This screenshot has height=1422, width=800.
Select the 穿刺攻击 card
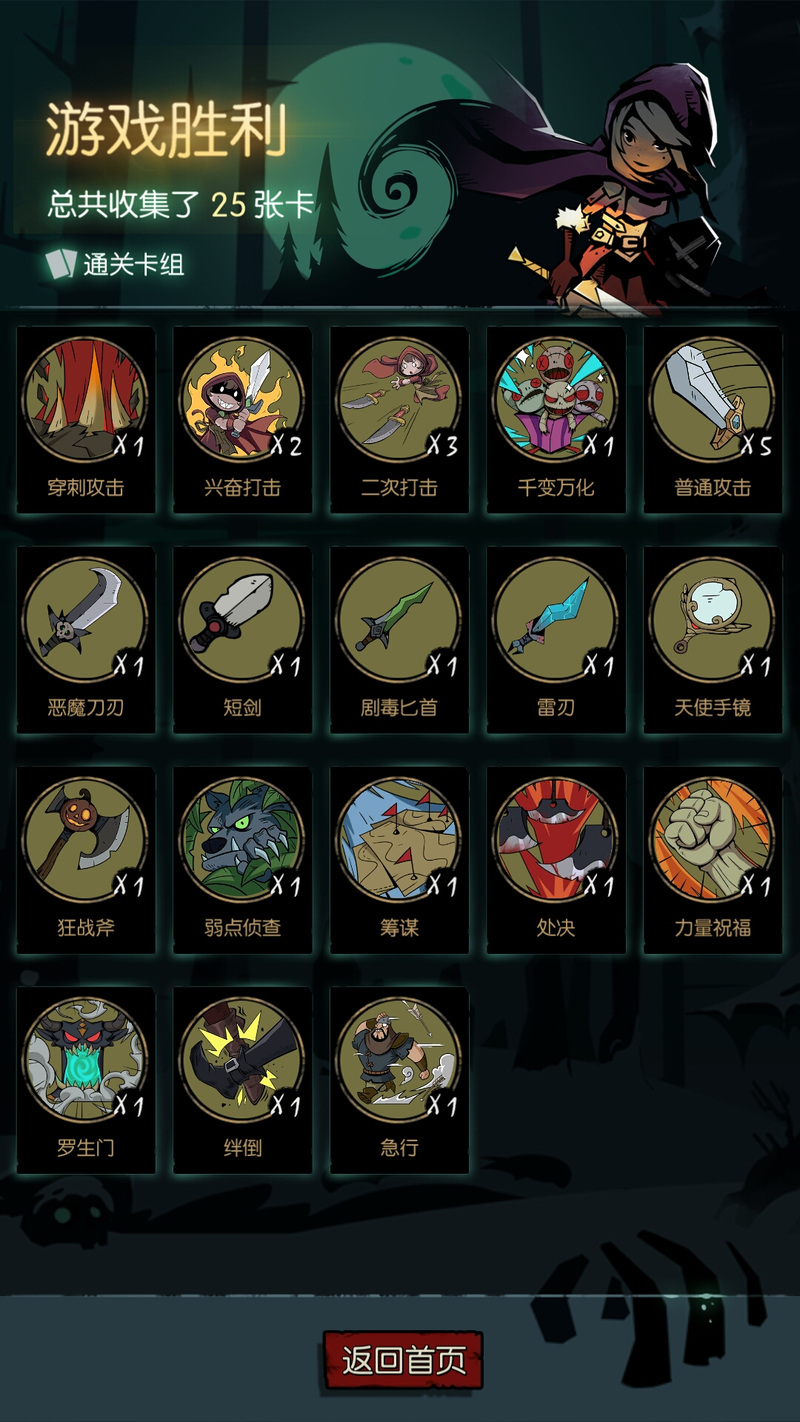[x=86, y=419]
